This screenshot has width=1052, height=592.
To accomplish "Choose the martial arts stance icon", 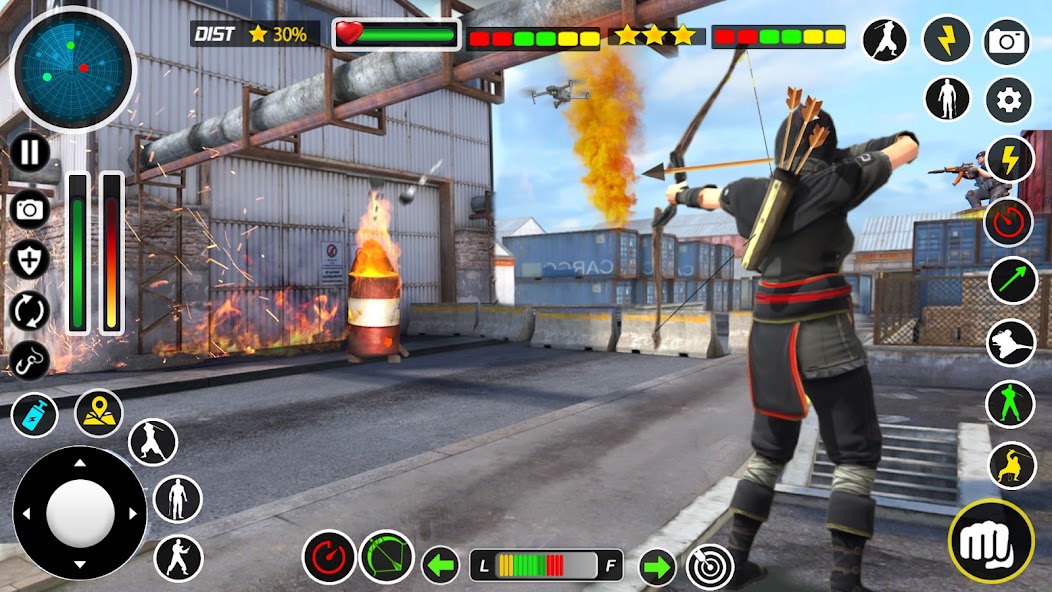I will click(178, 558).
